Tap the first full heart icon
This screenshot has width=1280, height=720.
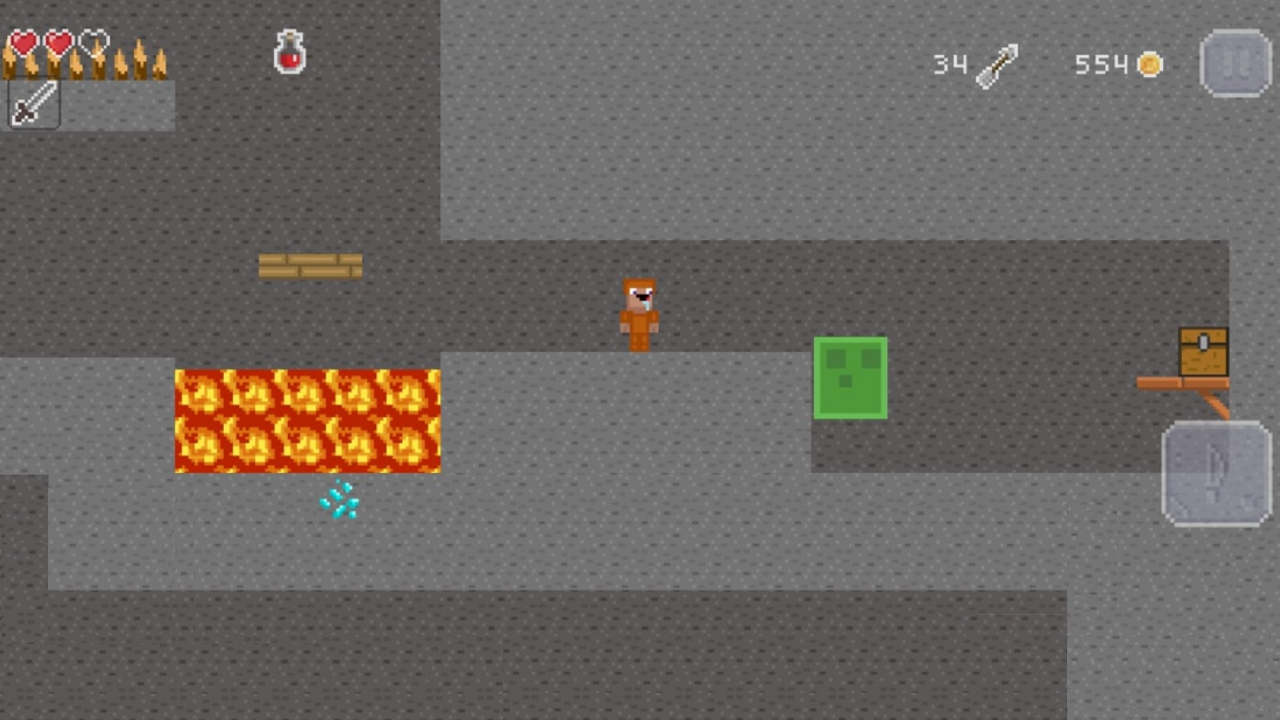[22, 42]
